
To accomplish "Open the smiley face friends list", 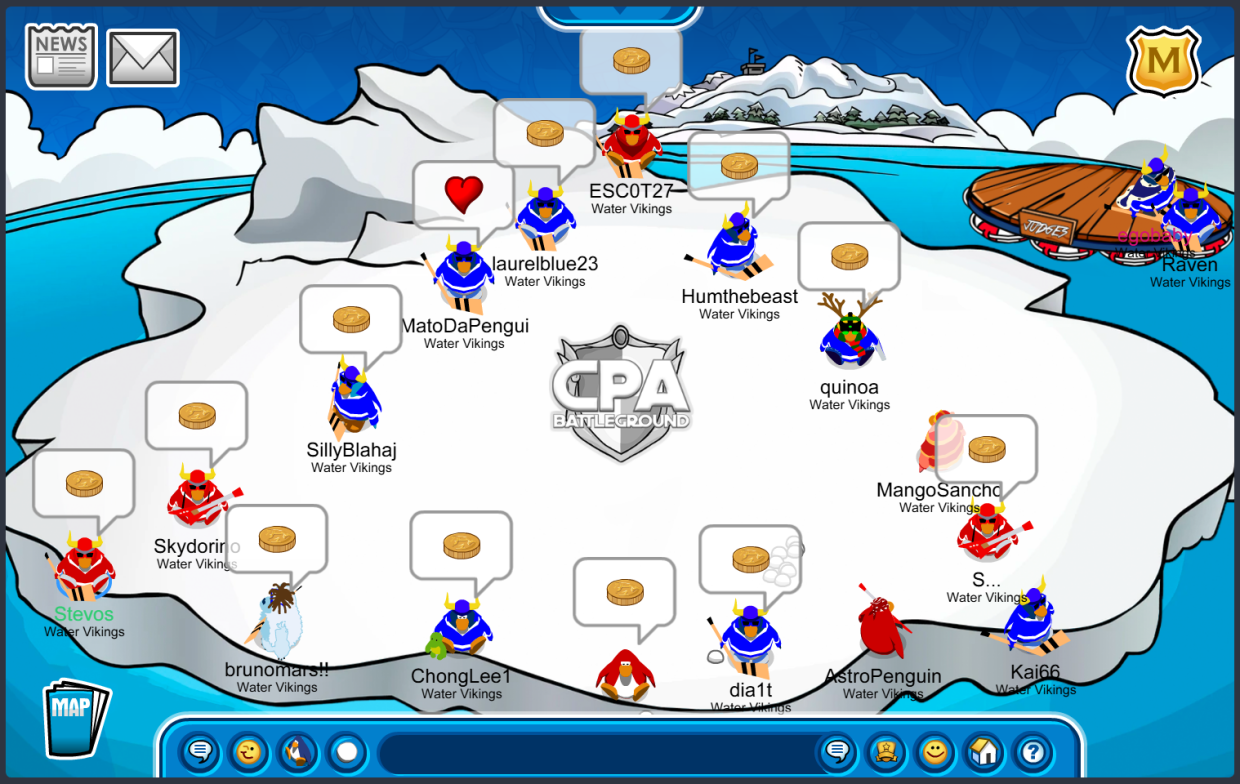I will [935, 751].
